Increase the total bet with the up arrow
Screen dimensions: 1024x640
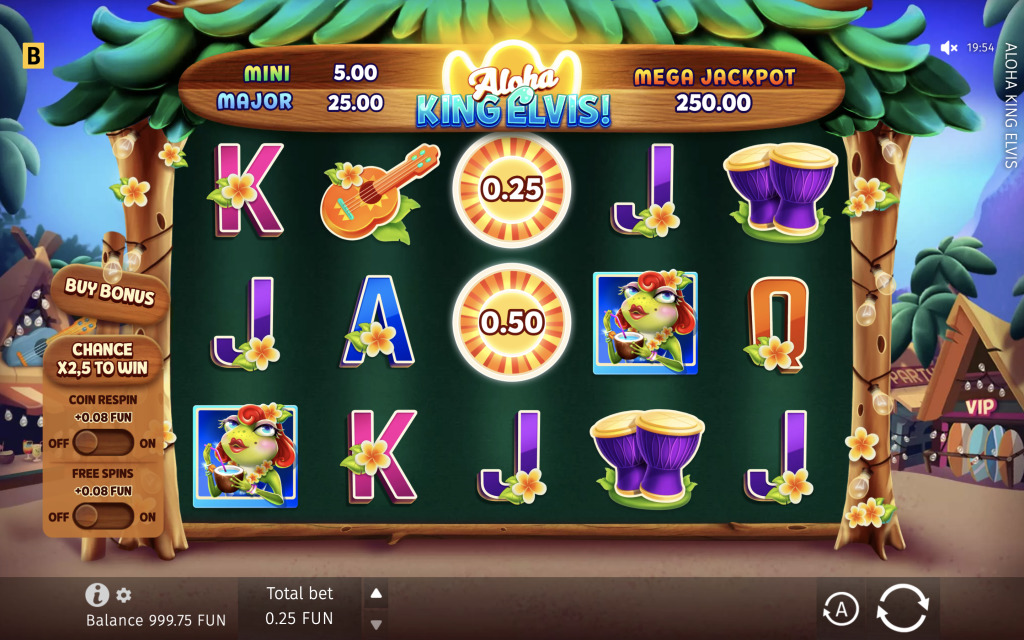tap(376, 594)
